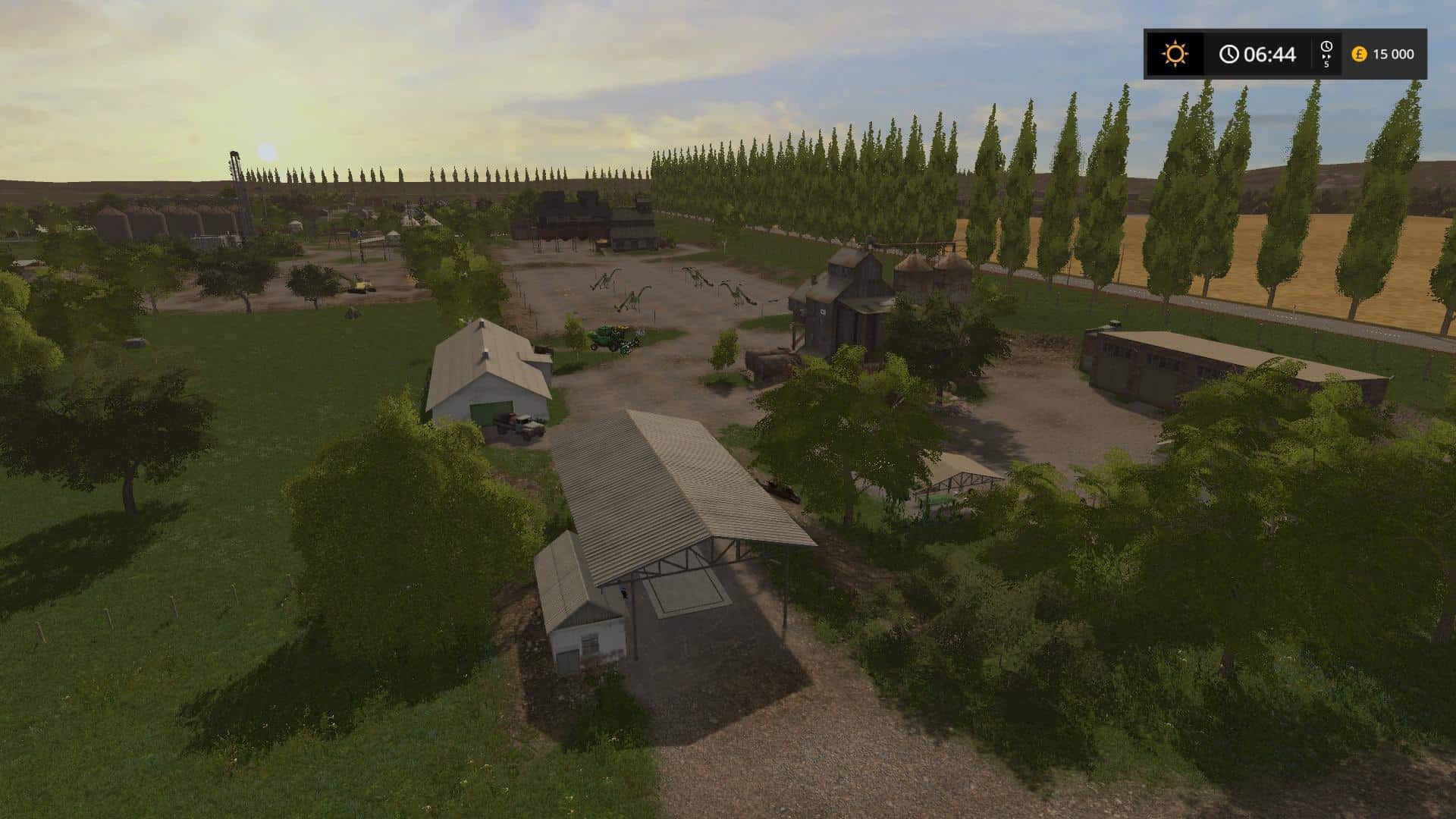The width and height of the screenshot is (1456, 819).
Task: Select the green combine harvester on the yard
Action: (614, 339)
